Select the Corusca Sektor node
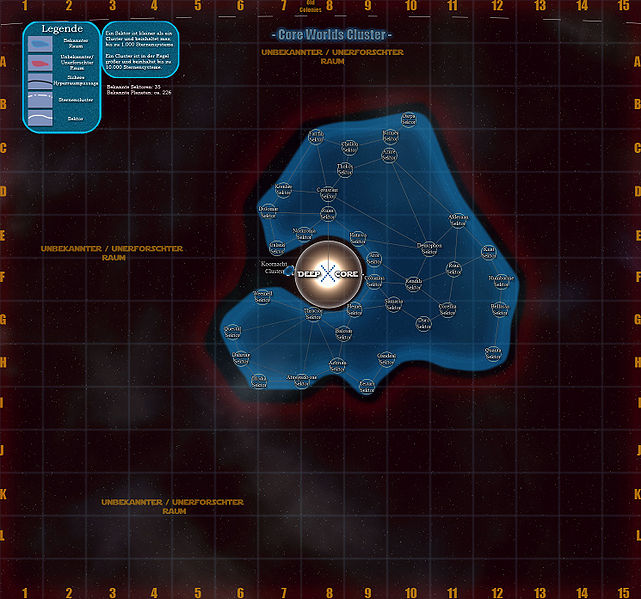The height and width of the screenshot is (599, 641). tap(375, 282)
